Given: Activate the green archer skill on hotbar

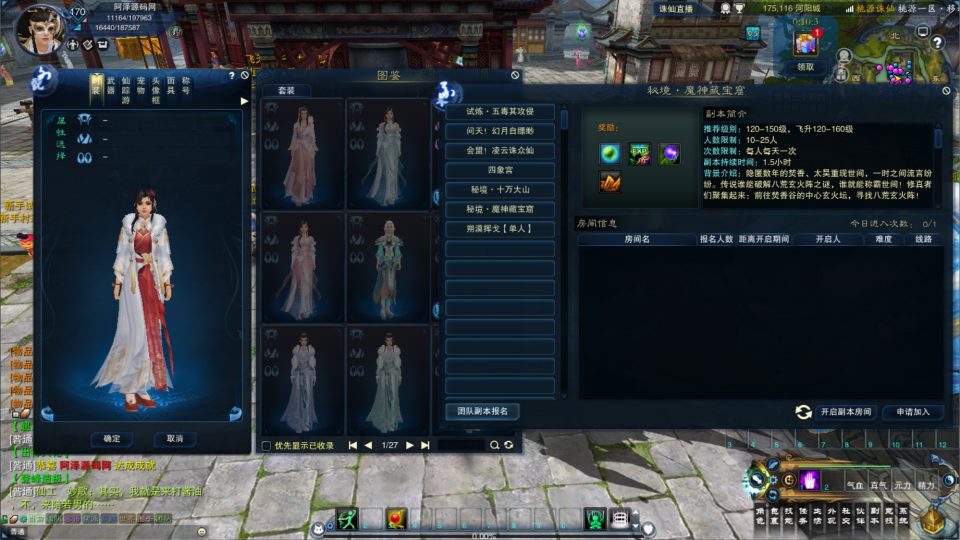Looking at the screenshot, I should tap(347, 518).
